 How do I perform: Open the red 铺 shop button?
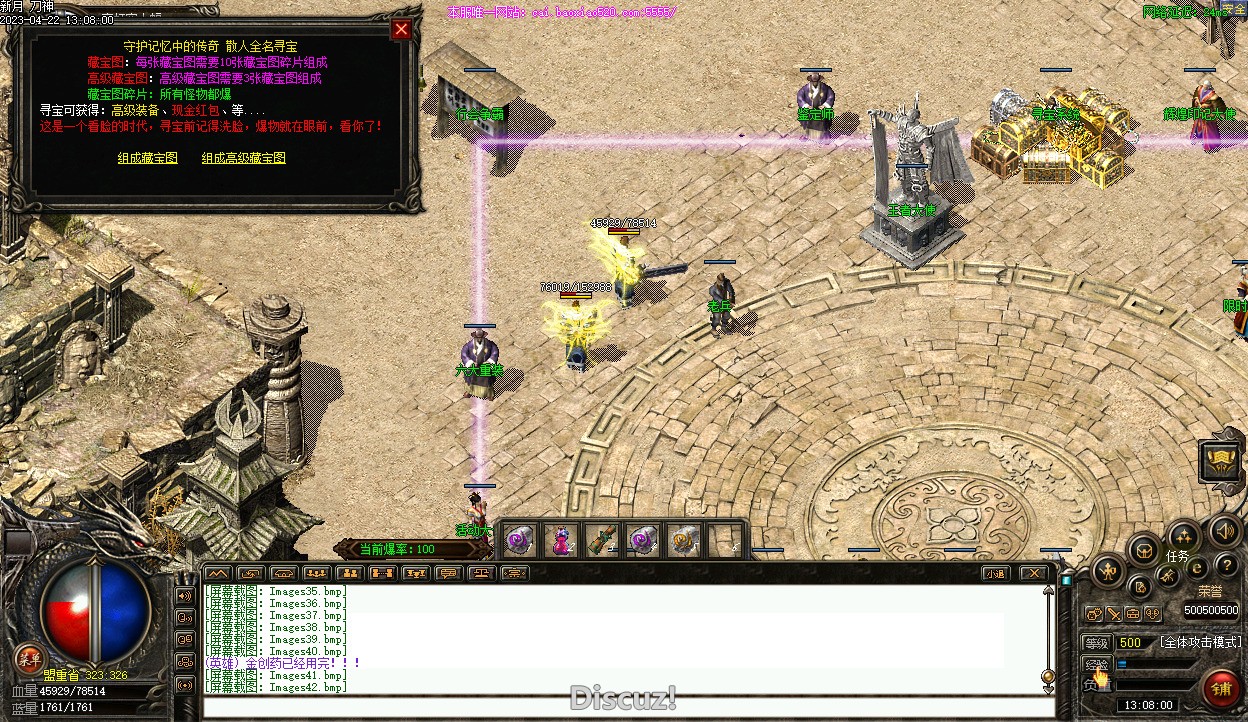[x=1221, y=689]
